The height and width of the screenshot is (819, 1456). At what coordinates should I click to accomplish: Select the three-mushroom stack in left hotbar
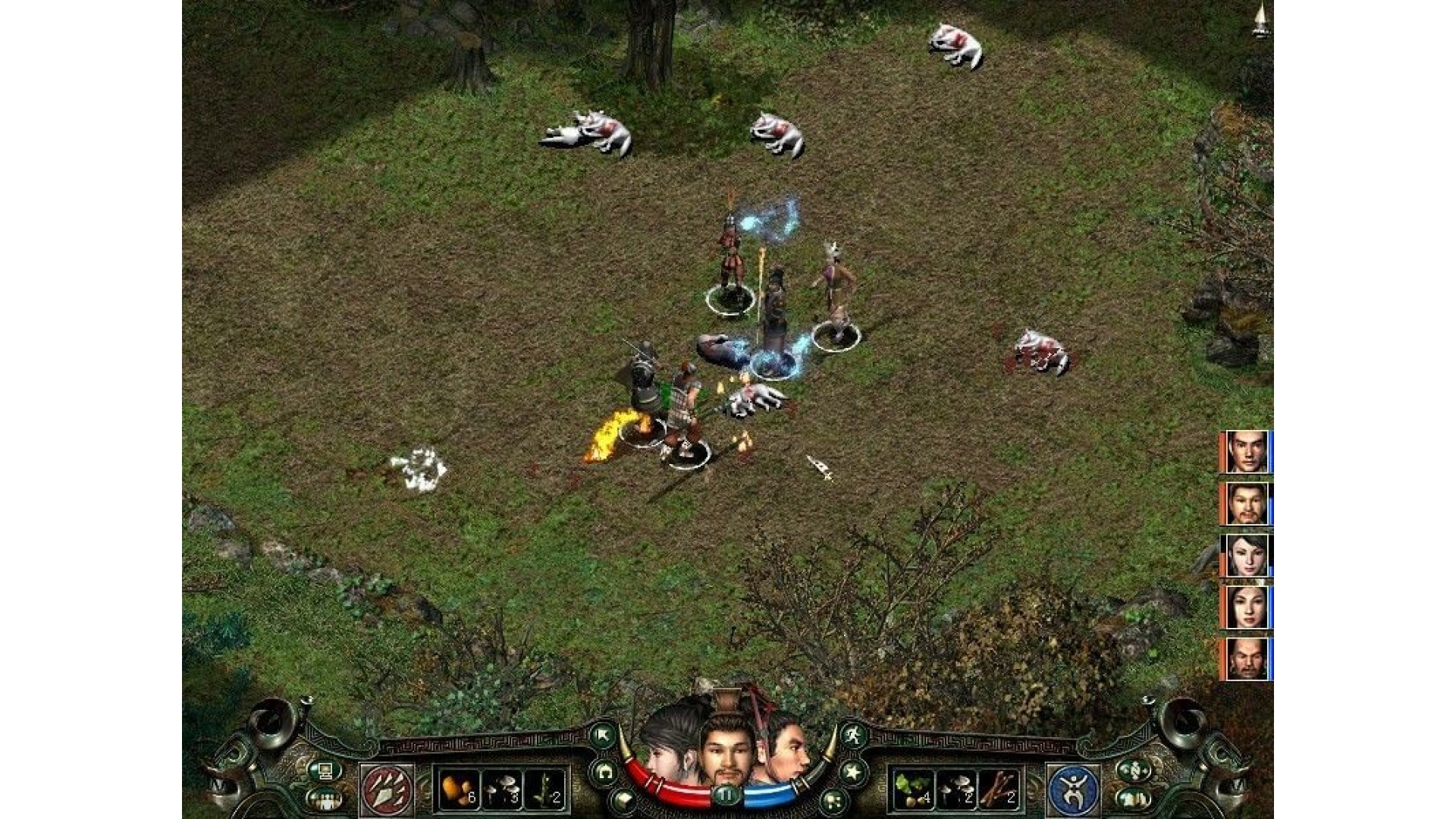pos(501,790)
